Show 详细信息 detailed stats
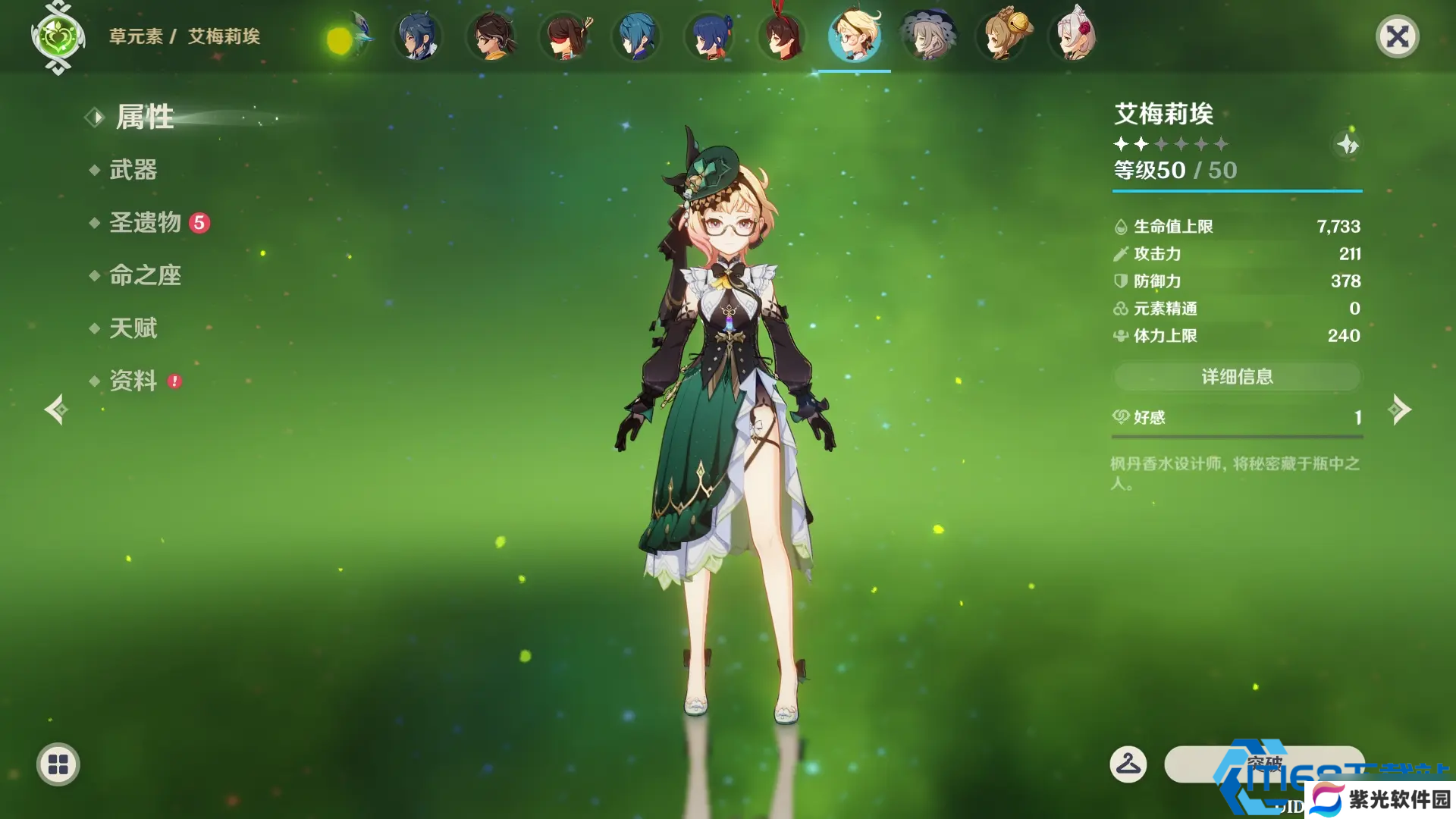Viewport: 1456px width, 819px height. 1237,377
